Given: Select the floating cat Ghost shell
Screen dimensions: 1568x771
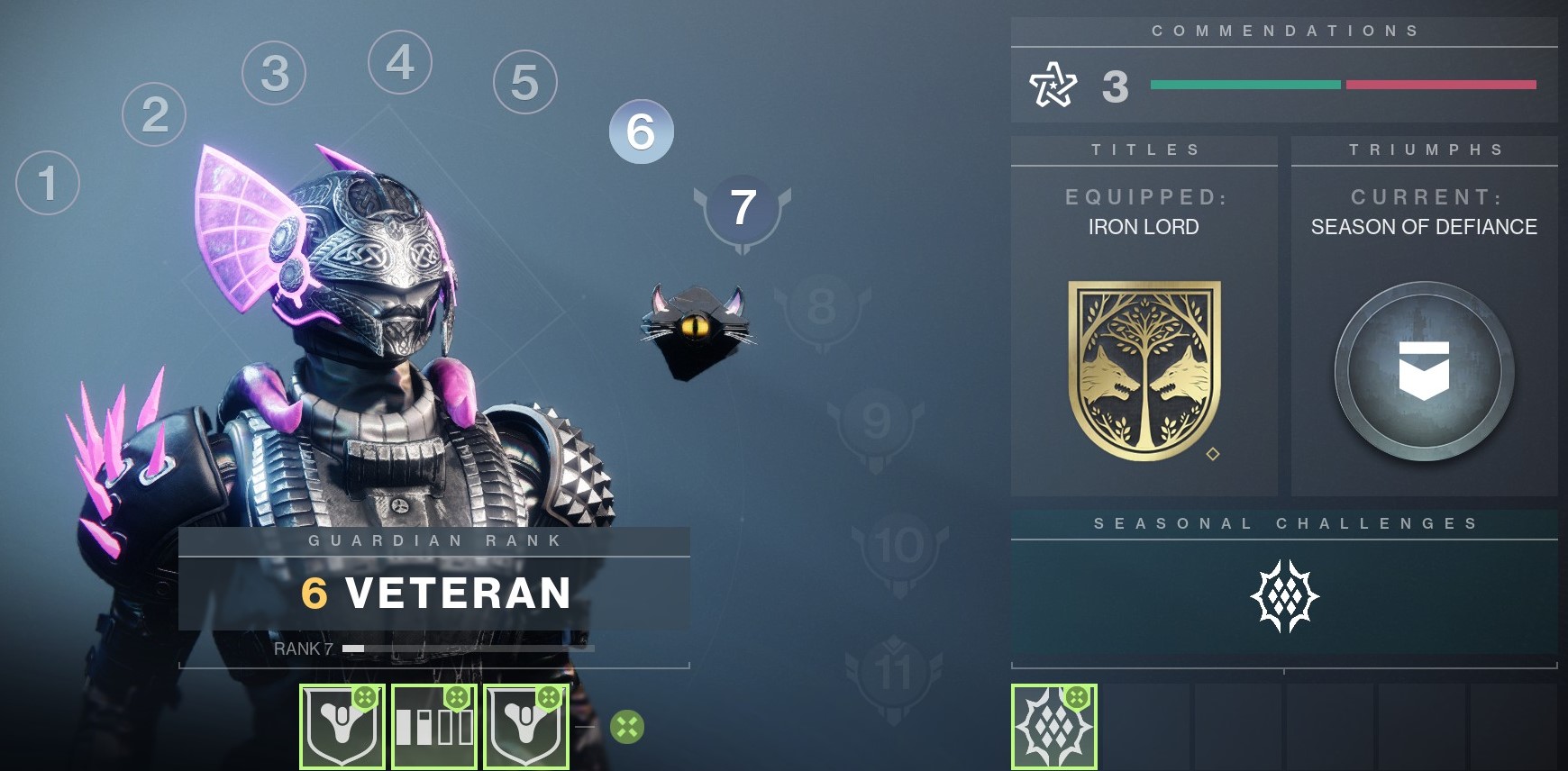Looking at the screenshot, I should point(694,327).
